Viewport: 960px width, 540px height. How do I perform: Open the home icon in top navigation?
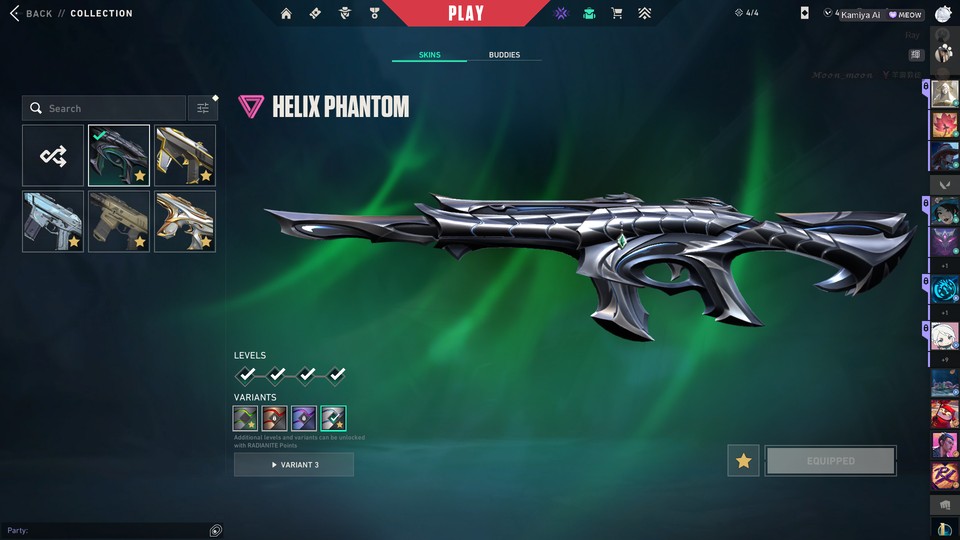point(286,14)
